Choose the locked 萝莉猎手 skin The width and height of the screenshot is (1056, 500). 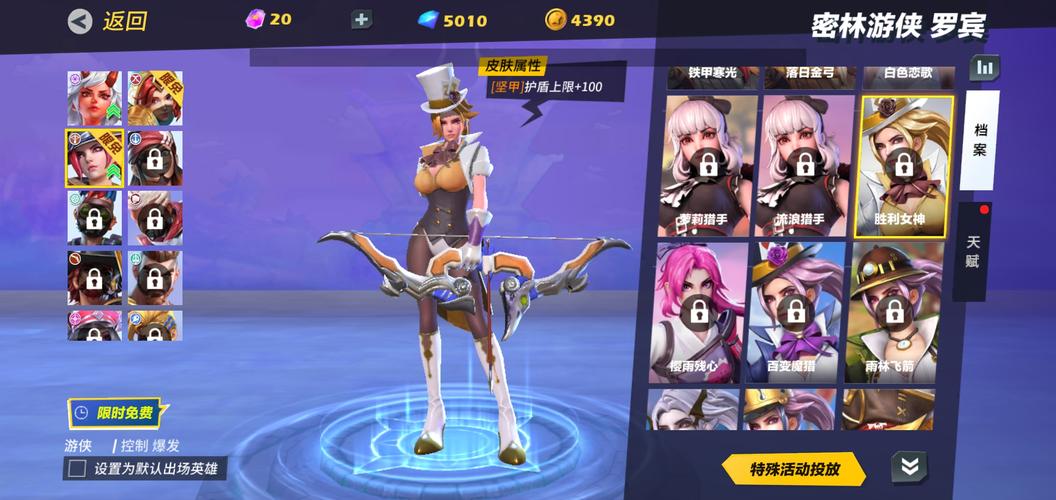tap(708, 166)
